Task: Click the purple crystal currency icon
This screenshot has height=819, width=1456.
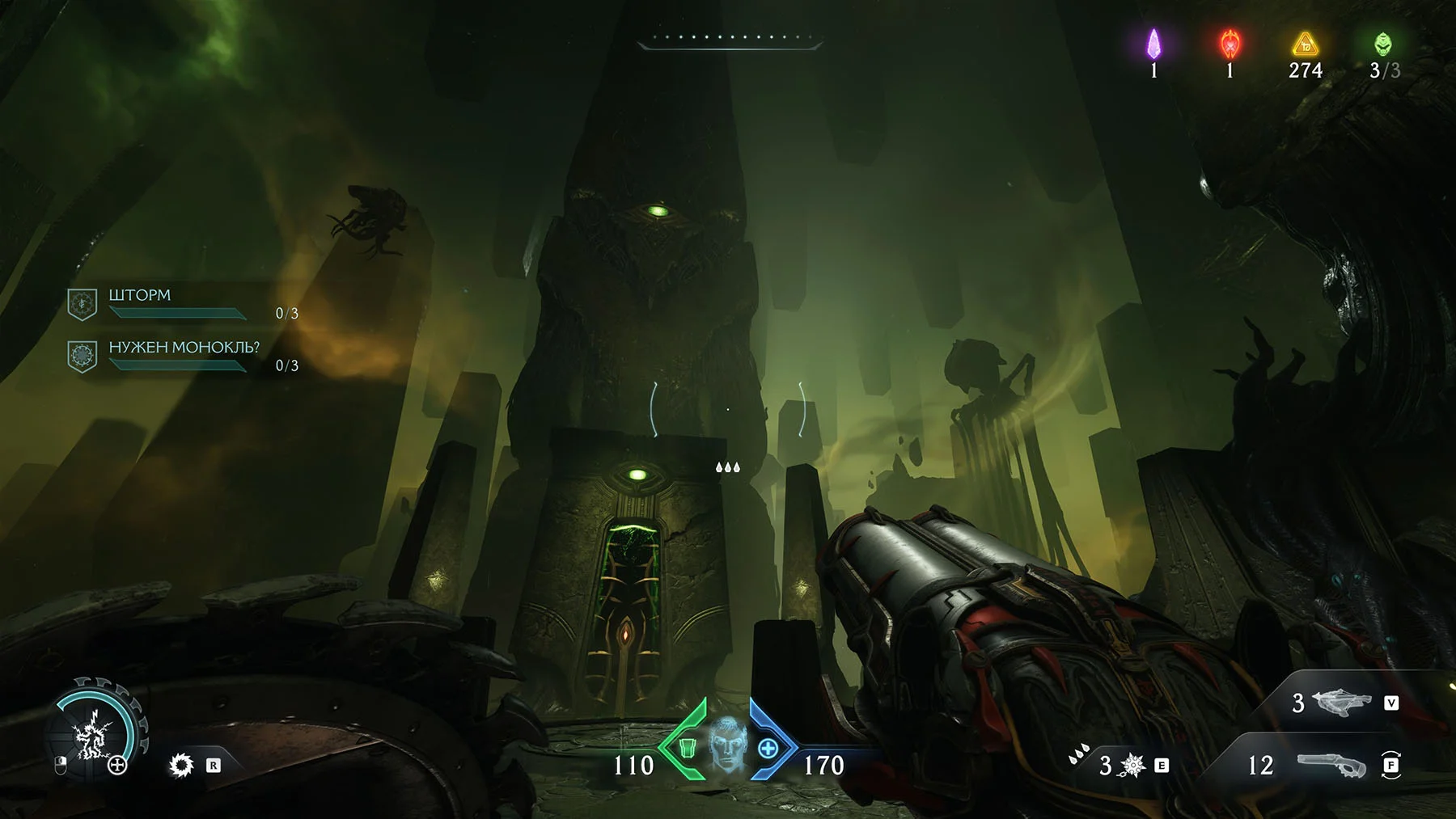Action: click(1154, 44)
